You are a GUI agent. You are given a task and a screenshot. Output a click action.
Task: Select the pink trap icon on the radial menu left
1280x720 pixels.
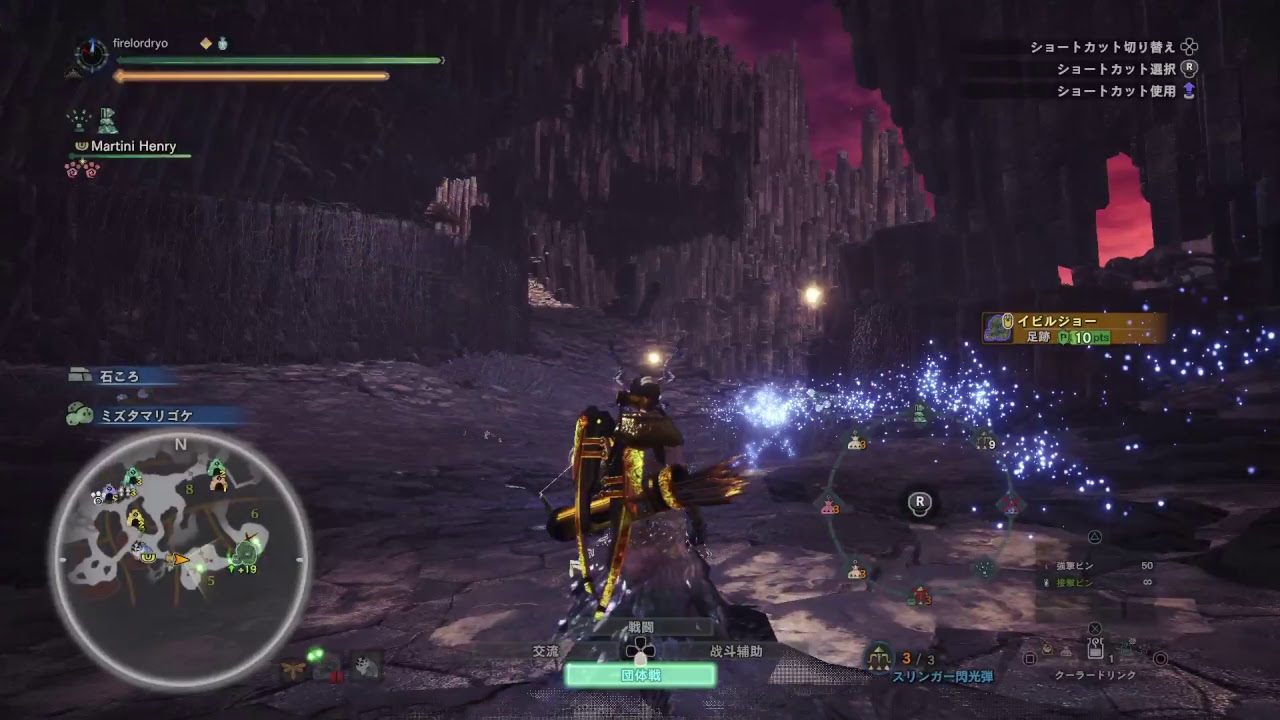click(828, 506)
